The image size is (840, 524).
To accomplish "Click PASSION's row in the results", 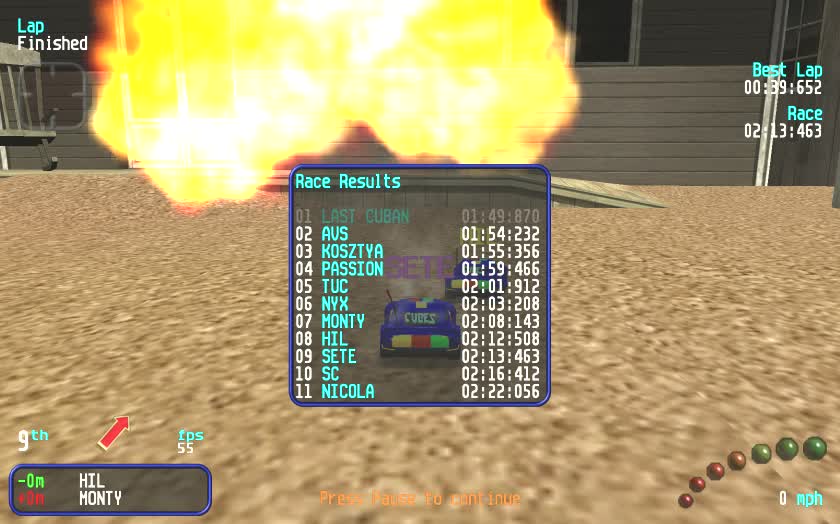I will coord(418,269).
